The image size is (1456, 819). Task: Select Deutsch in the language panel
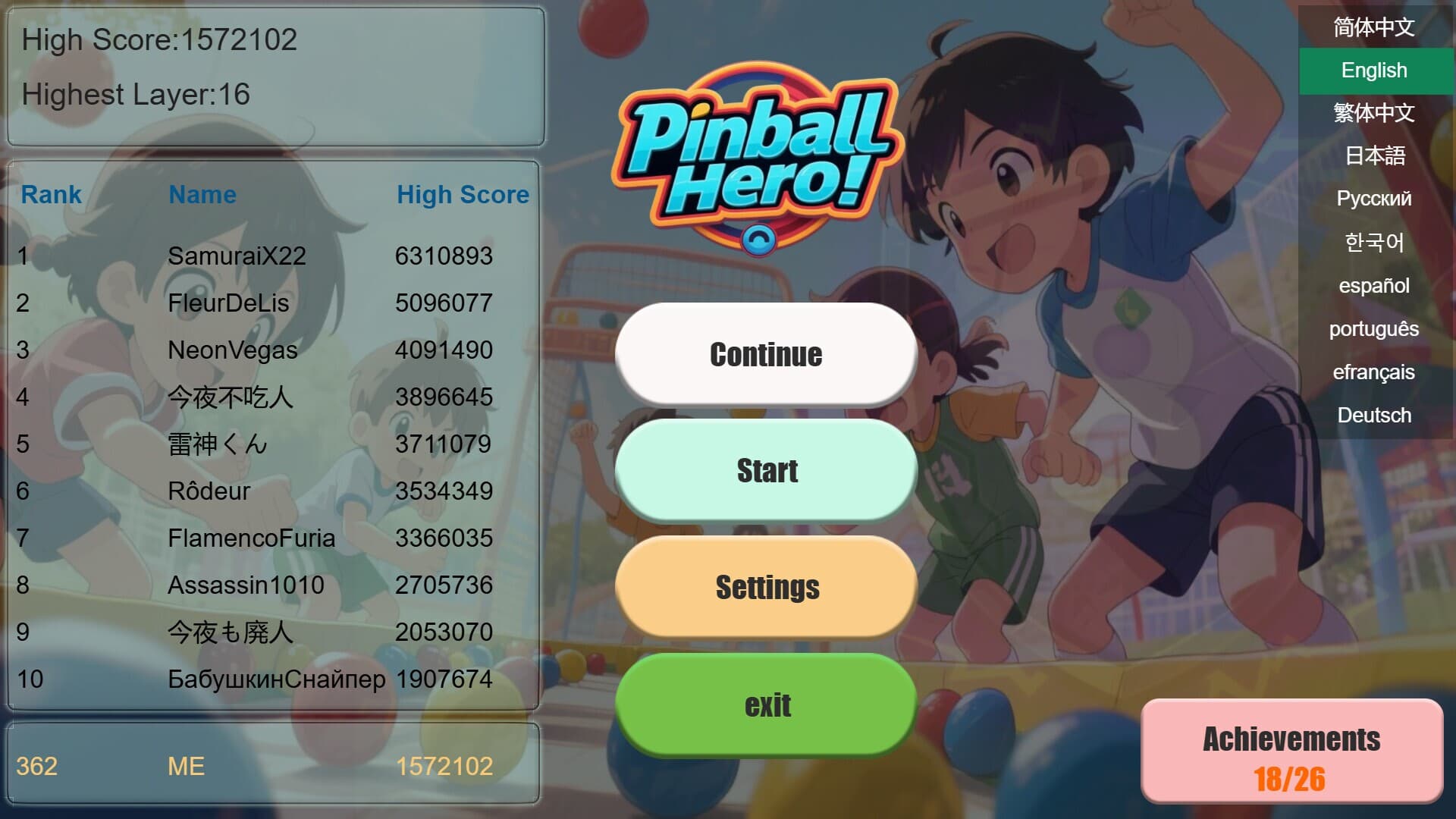1375,415
